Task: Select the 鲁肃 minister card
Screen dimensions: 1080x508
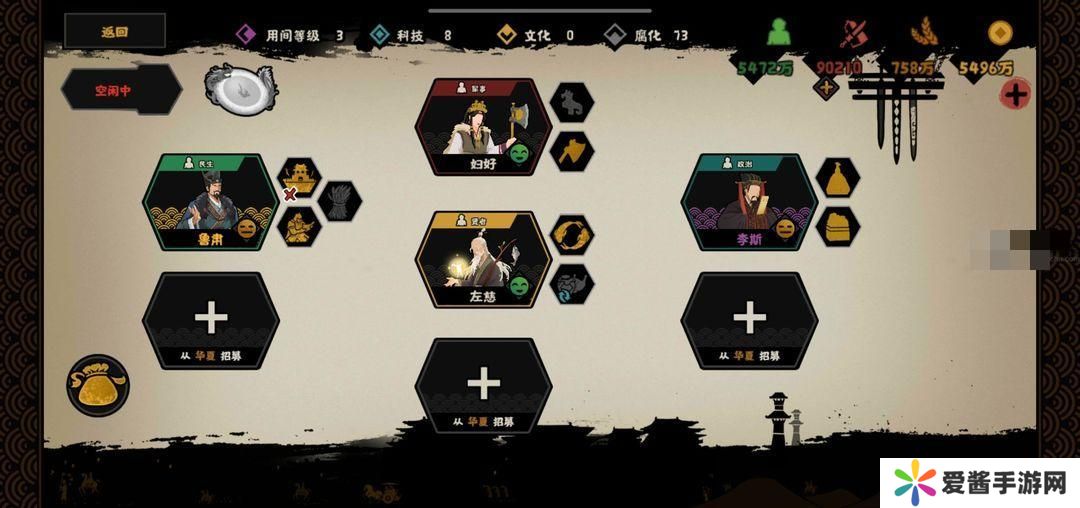Action: pyautogui.click(x=210, y=203)
